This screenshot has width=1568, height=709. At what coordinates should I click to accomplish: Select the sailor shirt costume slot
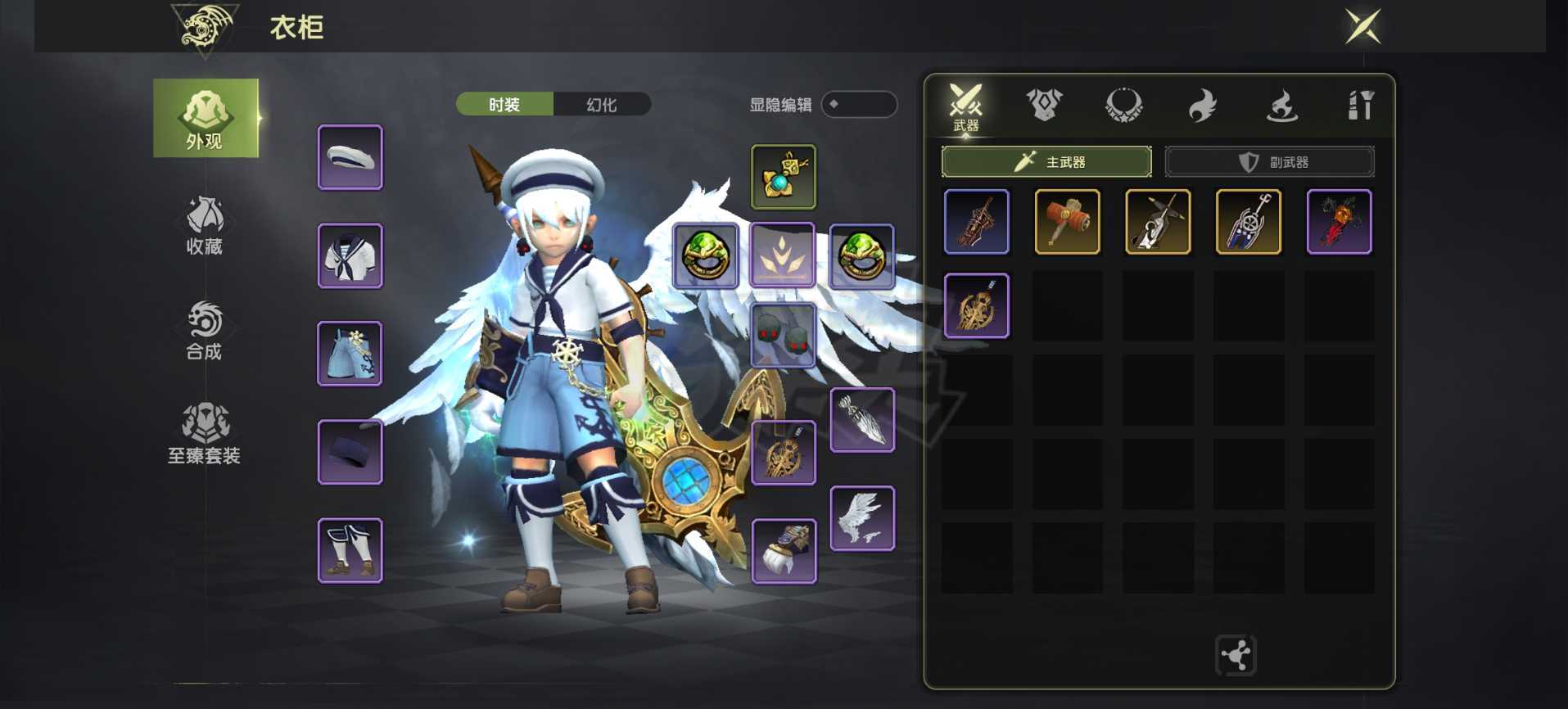[x=350, y=255]
